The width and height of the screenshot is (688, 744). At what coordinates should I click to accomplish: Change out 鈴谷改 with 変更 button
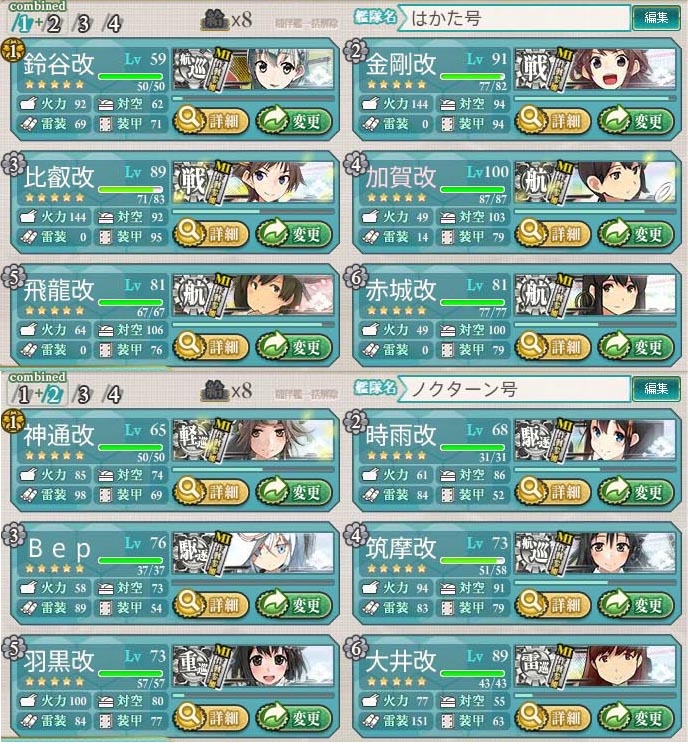click(295, 121)
